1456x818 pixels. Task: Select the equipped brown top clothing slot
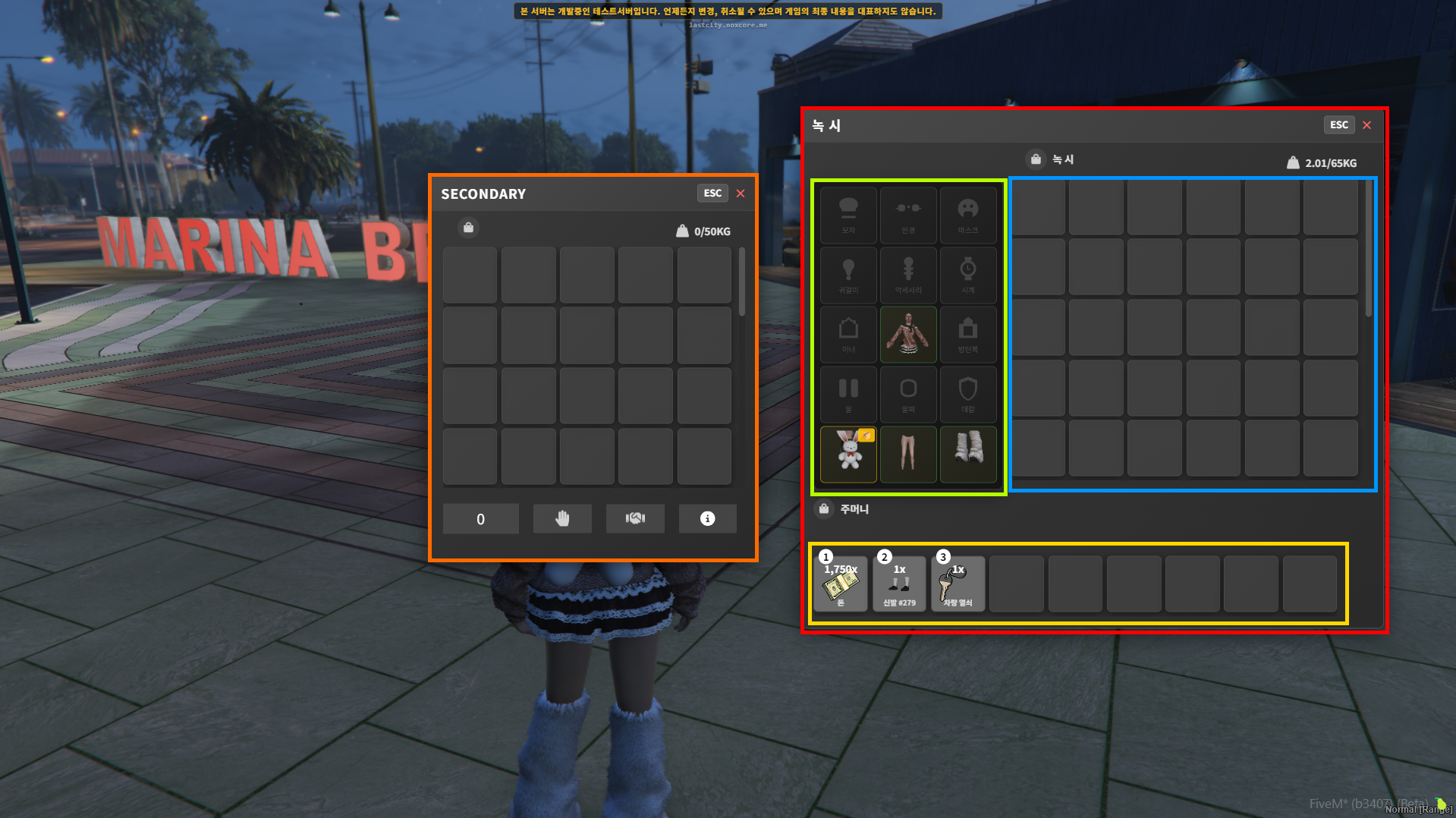[908, 335]
